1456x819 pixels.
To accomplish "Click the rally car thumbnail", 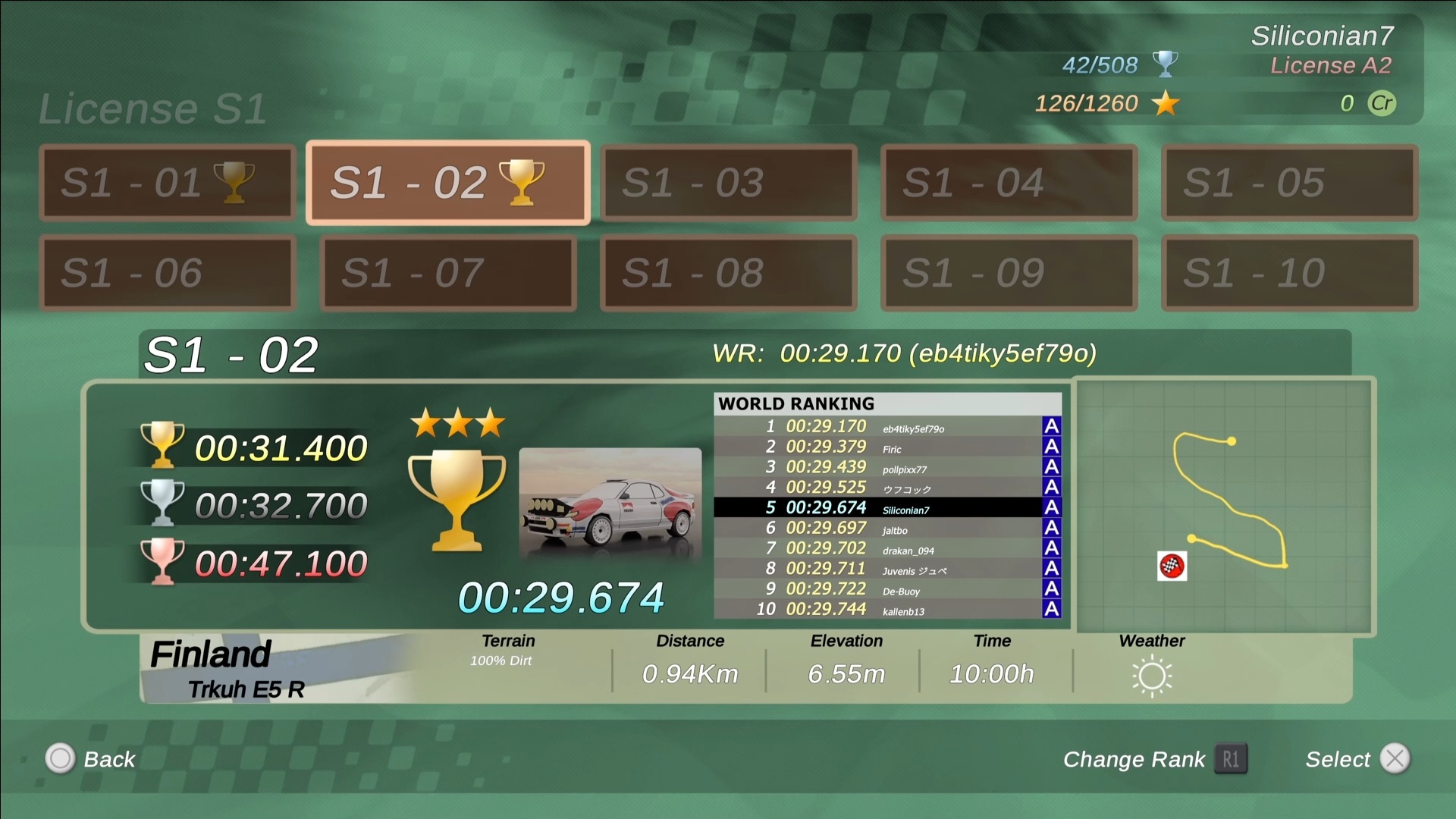I will pyautogui.click(x=610, y=504).
